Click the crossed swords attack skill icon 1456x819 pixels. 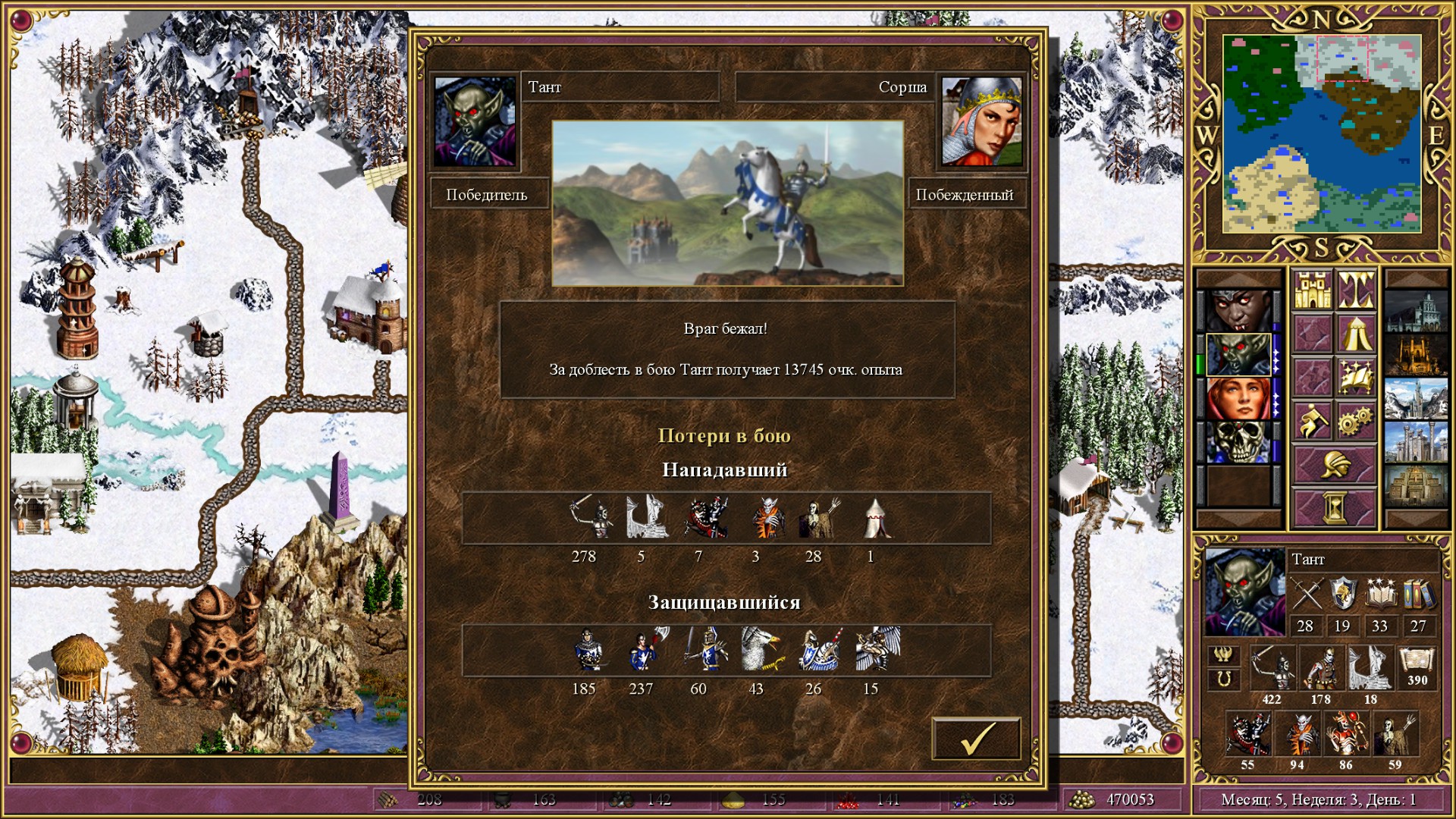pyautogui.click(x=1306, y=592)
